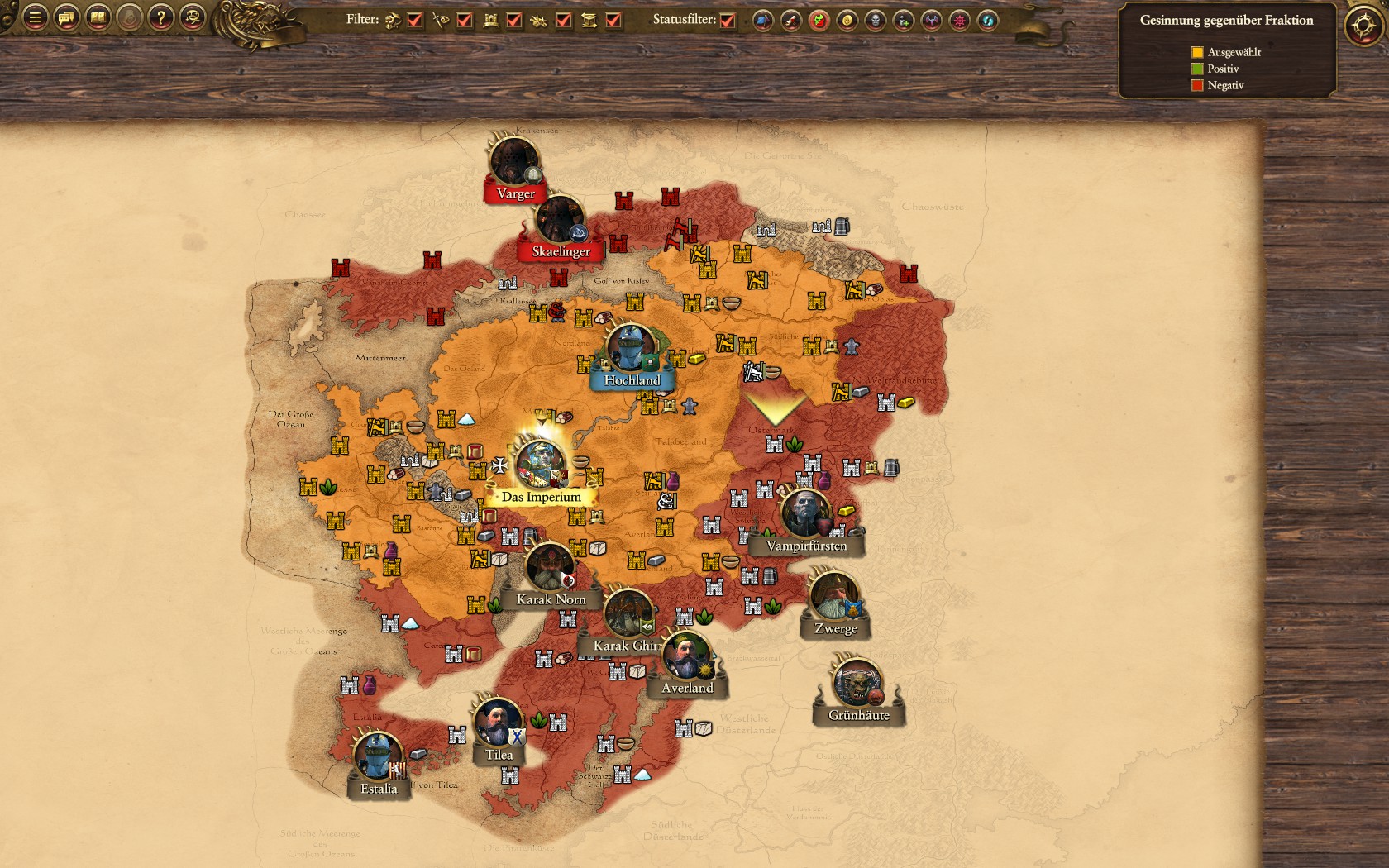The width and height of the screenshot is (1389, 868).
Task: Open the chat speech-bubble button
Action: 67,17
